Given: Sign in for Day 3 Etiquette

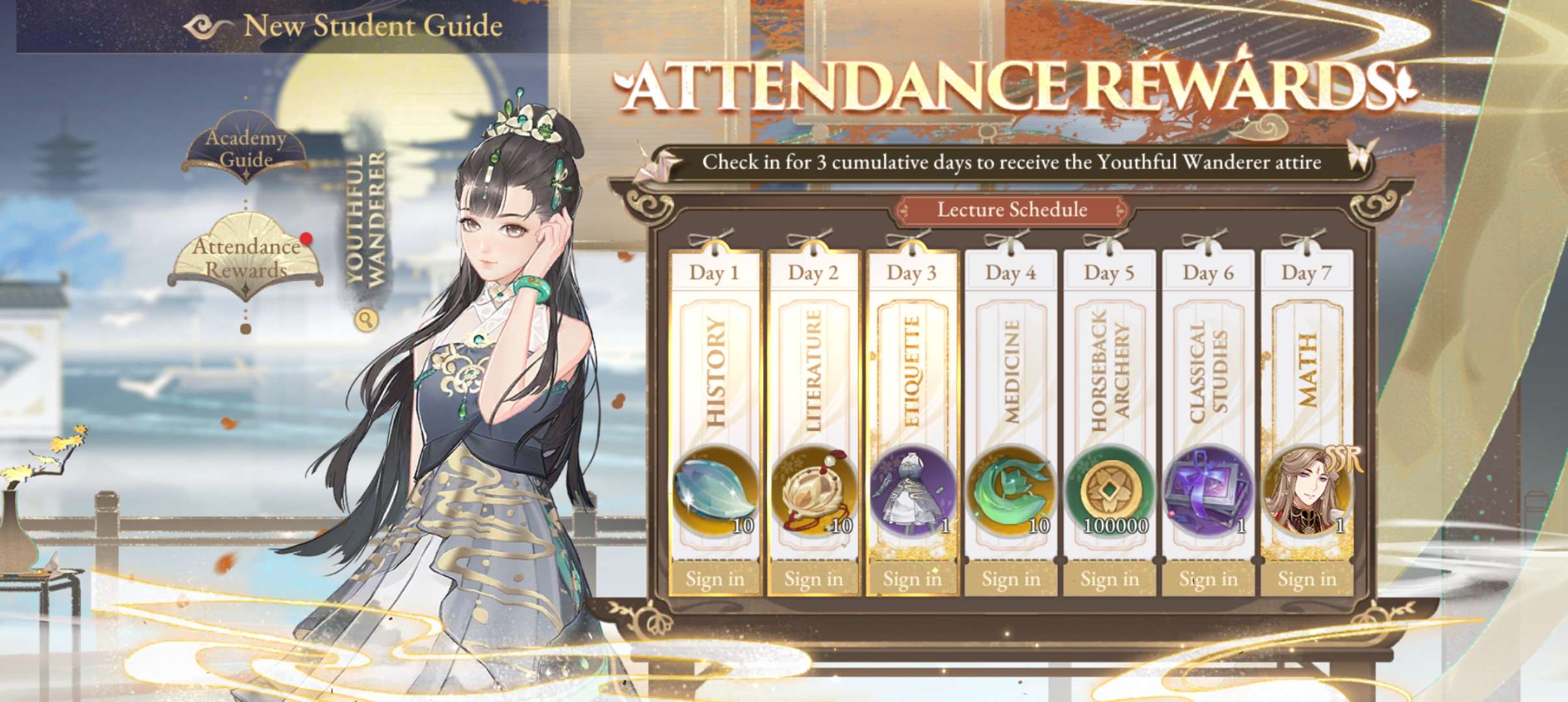Looking at the screenshot, I should pyautogui.click(x=912, y=578).
